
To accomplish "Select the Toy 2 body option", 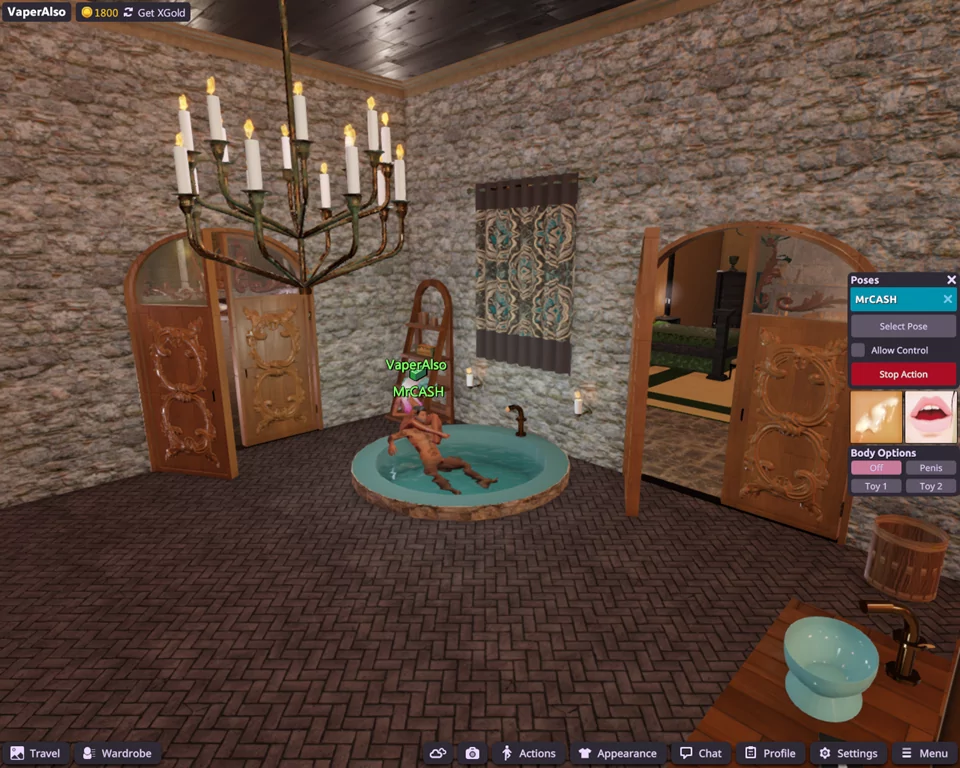I will 931,486.
